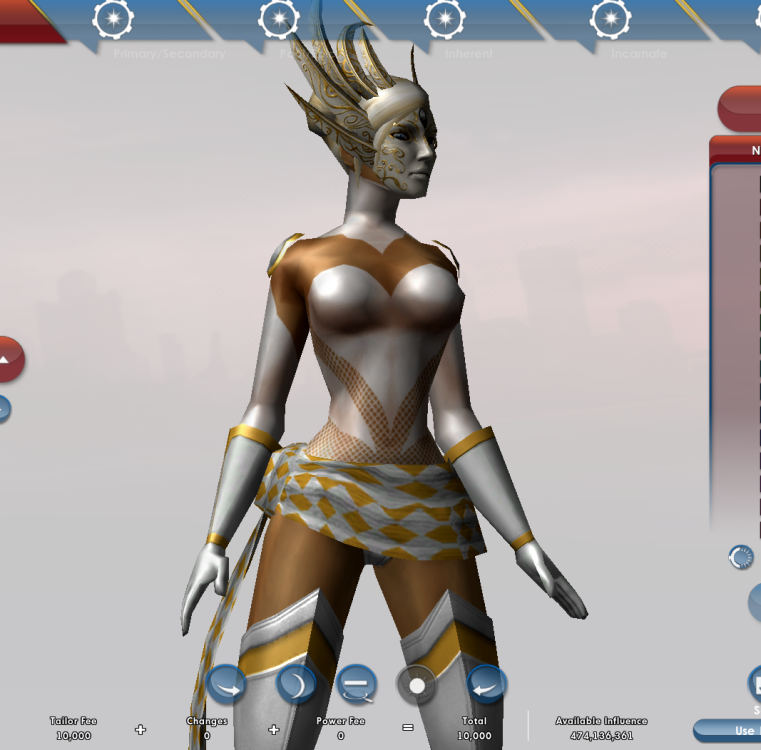Click the red up-arrow button on left edge
The image size is (761, 750).
[x=8, y=359]
